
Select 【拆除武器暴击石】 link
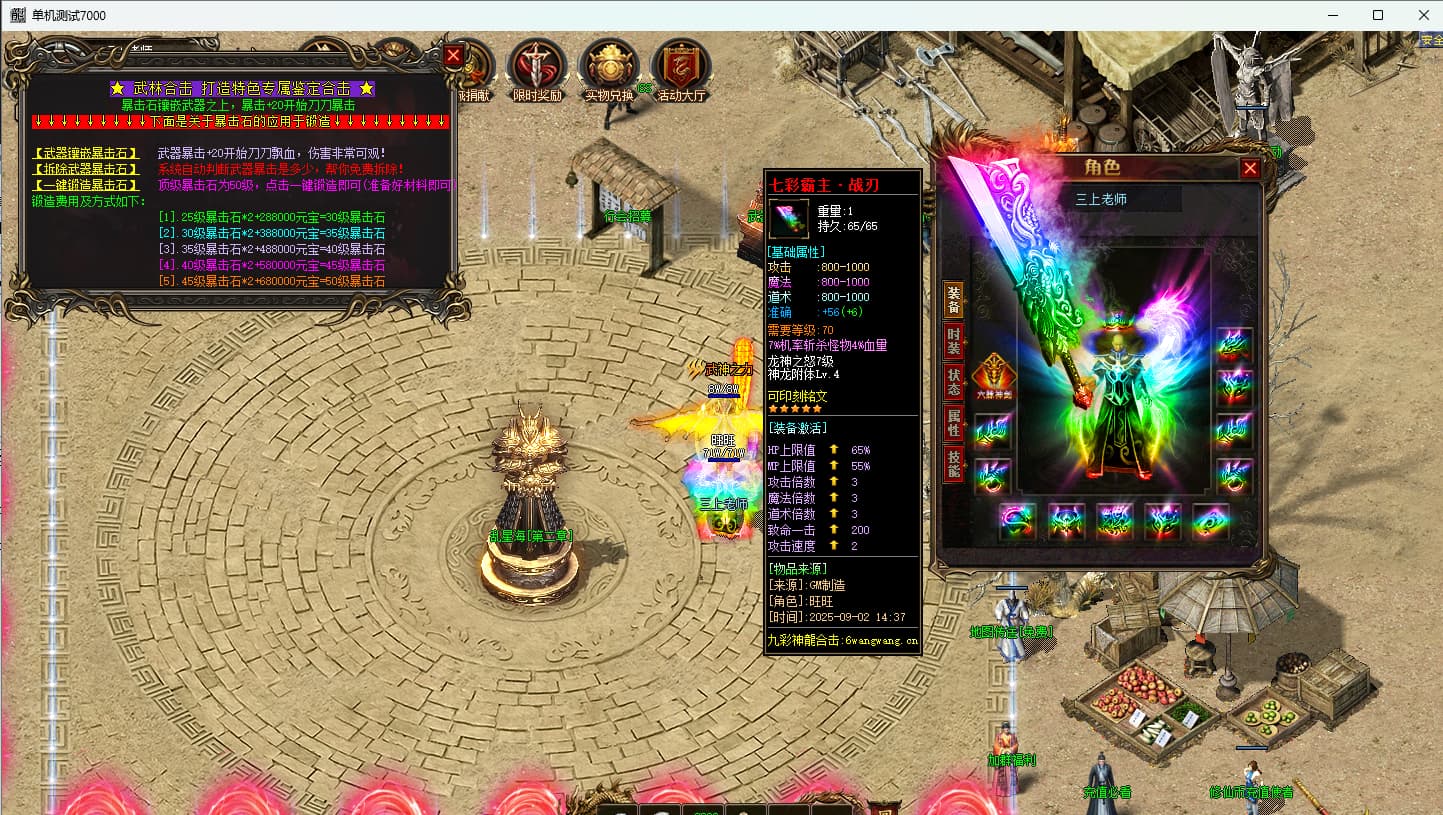[x=86, y=169]
